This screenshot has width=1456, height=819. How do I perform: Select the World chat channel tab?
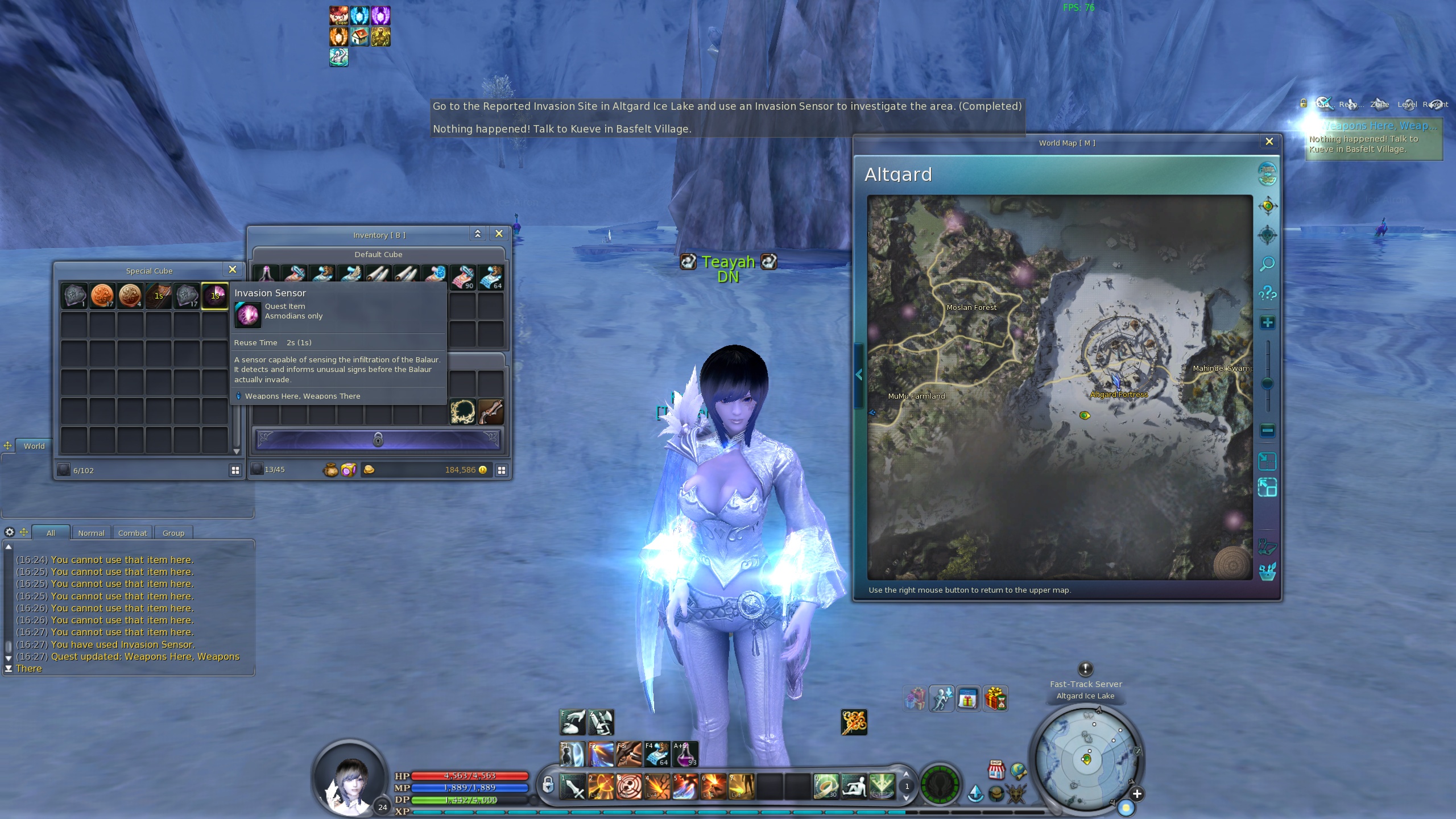34,446
